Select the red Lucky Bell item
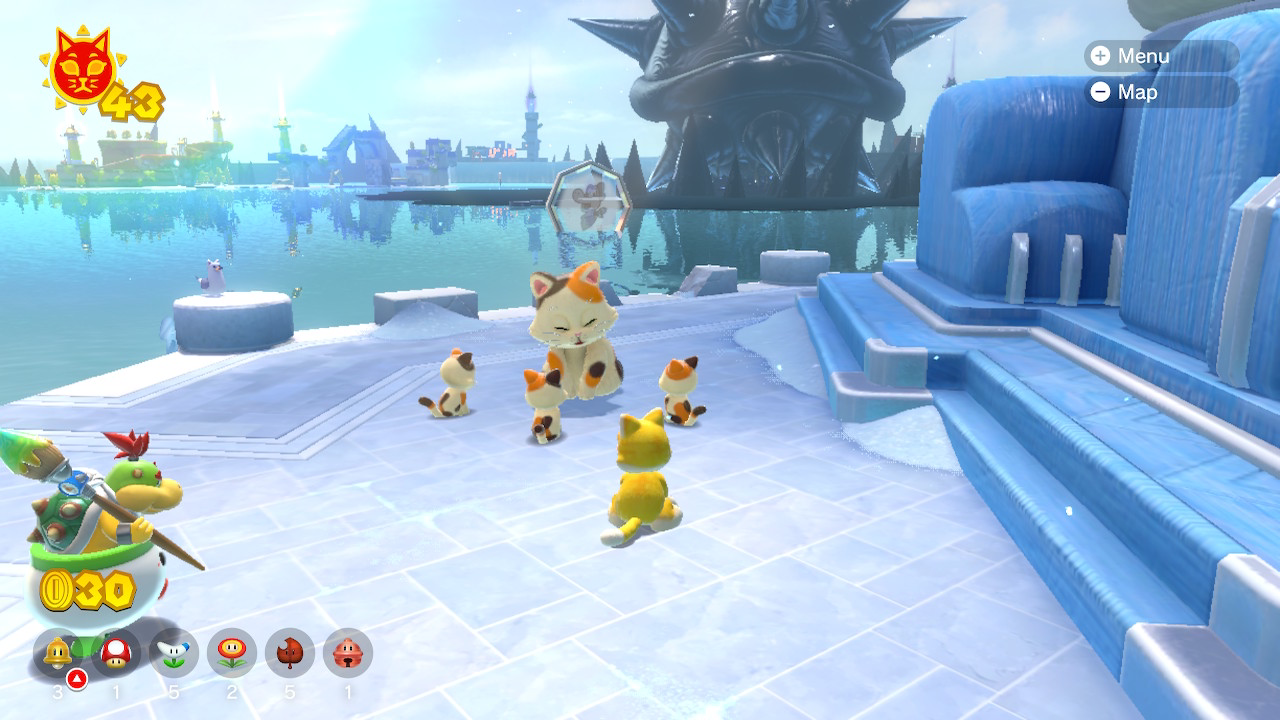The image size is (1280, 720). point(348,654)
